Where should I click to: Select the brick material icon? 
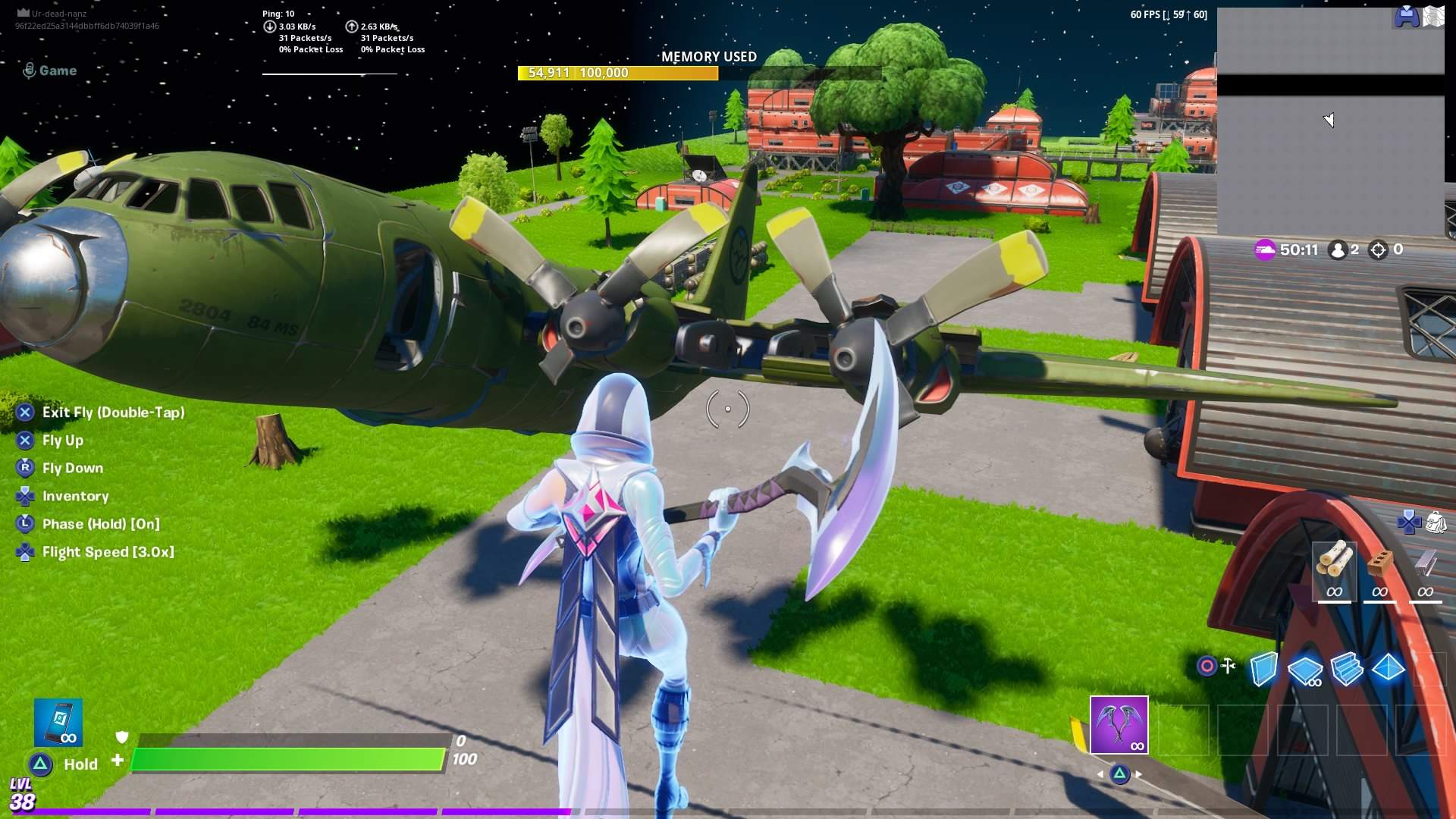(x=1380, y=561)
